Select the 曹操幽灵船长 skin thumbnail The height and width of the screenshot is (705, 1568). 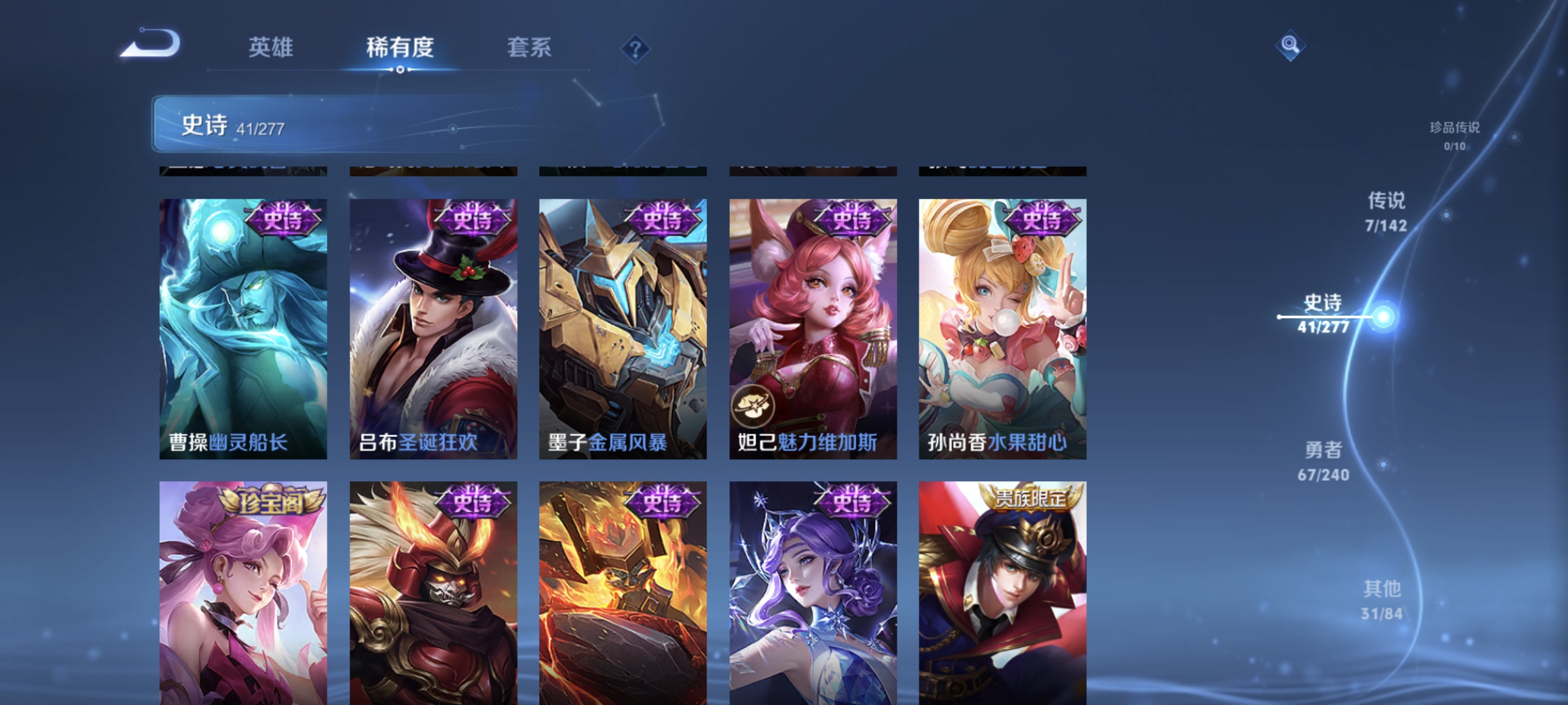pyautogui.click(x=243, y=317)
